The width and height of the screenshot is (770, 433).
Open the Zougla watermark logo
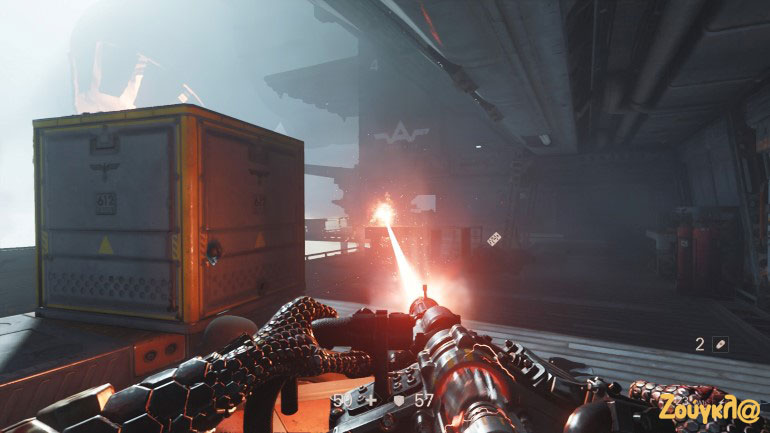(x=708, y=409)
